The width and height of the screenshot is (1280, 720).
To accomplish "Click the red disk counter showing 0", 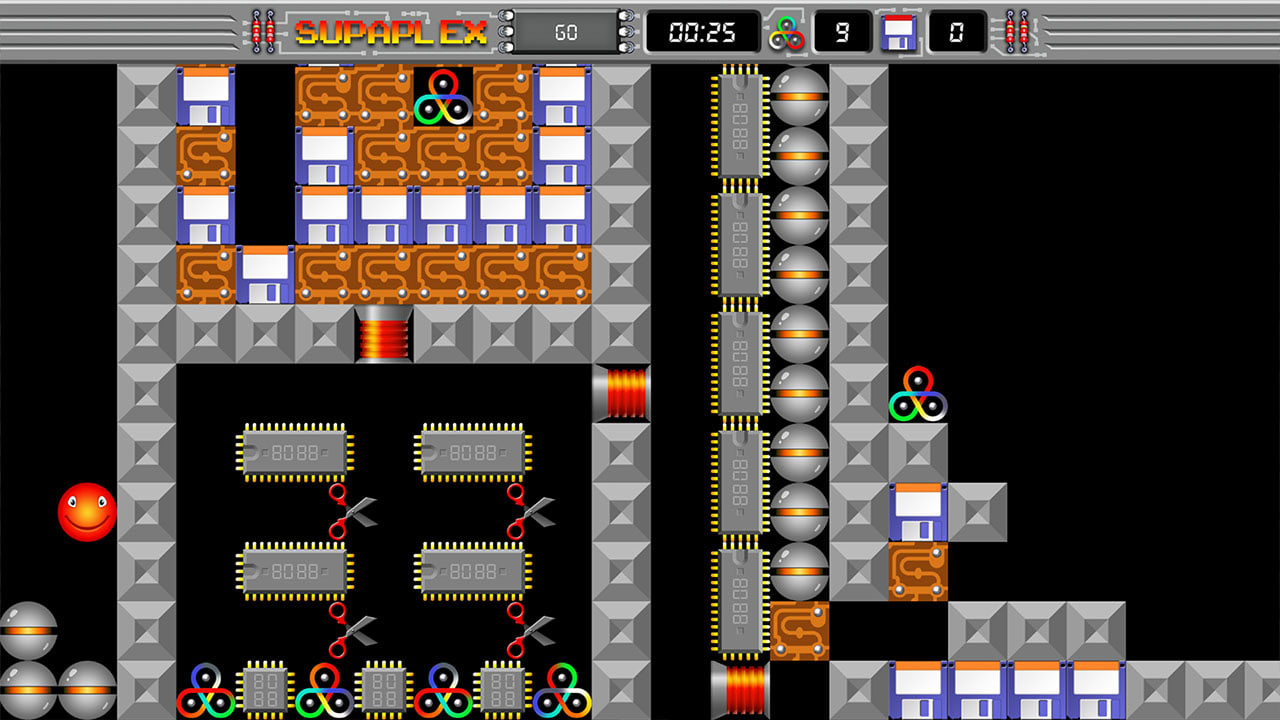I will 957,32.
